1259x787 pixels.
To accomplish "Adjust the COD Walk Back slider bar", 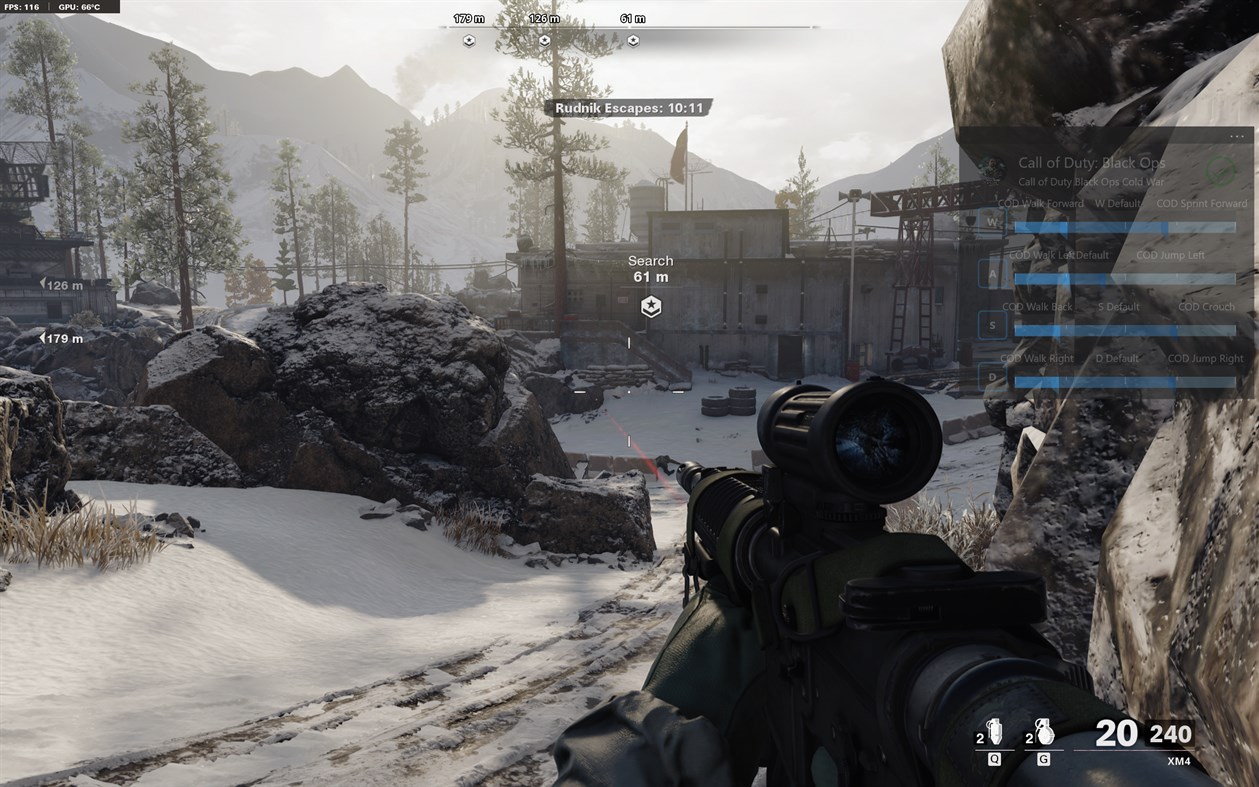I will [x=1125, y=330].
